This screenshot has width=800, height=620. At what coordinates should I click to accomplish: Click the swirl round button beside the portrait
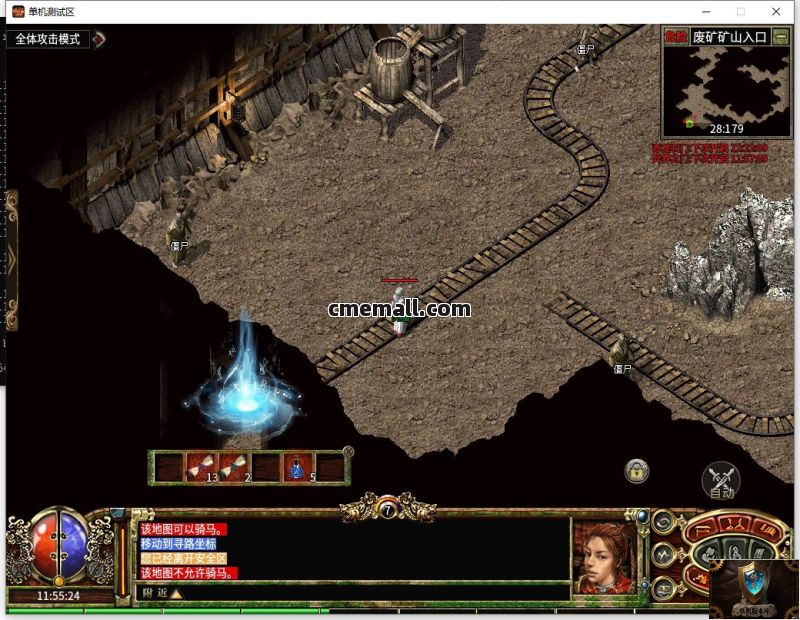[x=662, y=523]
